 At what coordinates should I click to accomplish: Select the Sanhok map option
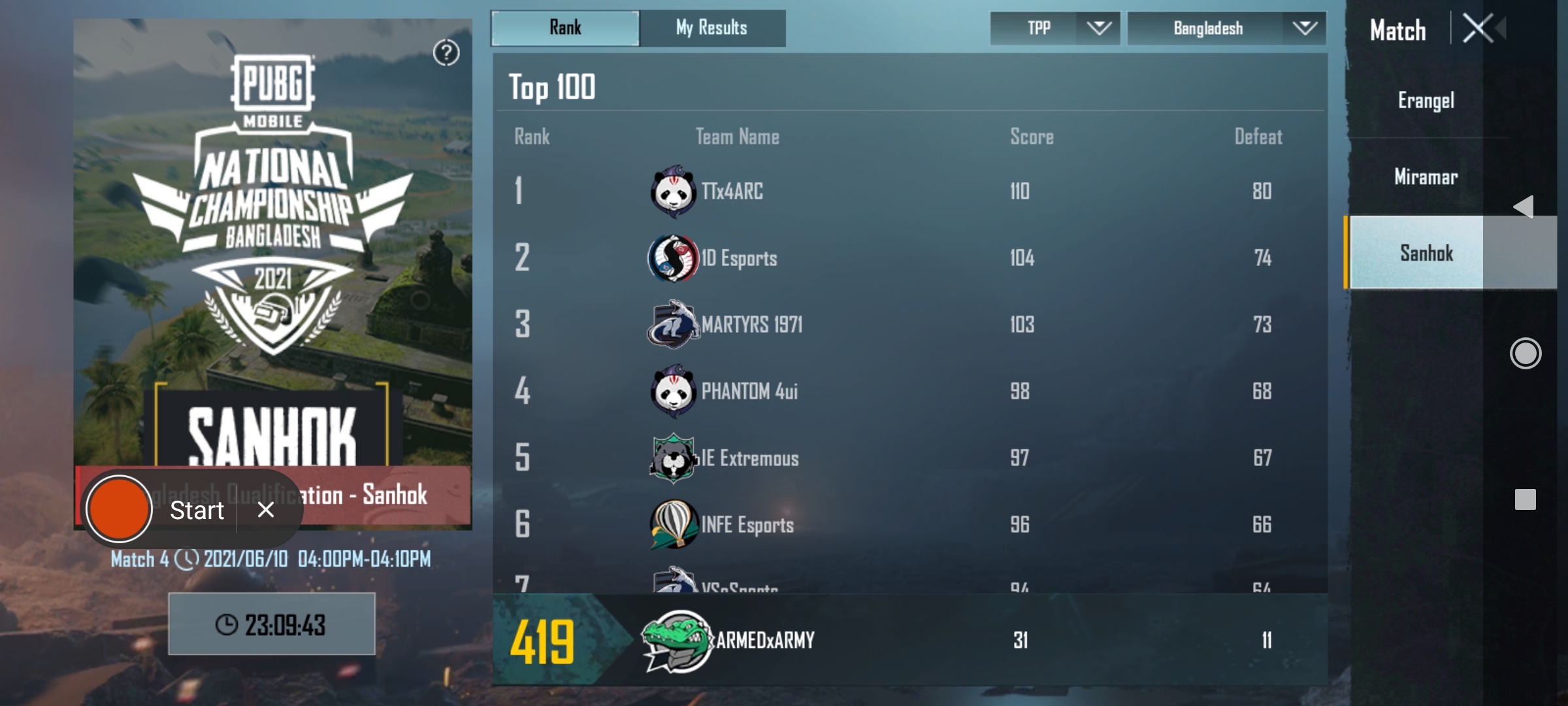click(x=1428, y=254)
